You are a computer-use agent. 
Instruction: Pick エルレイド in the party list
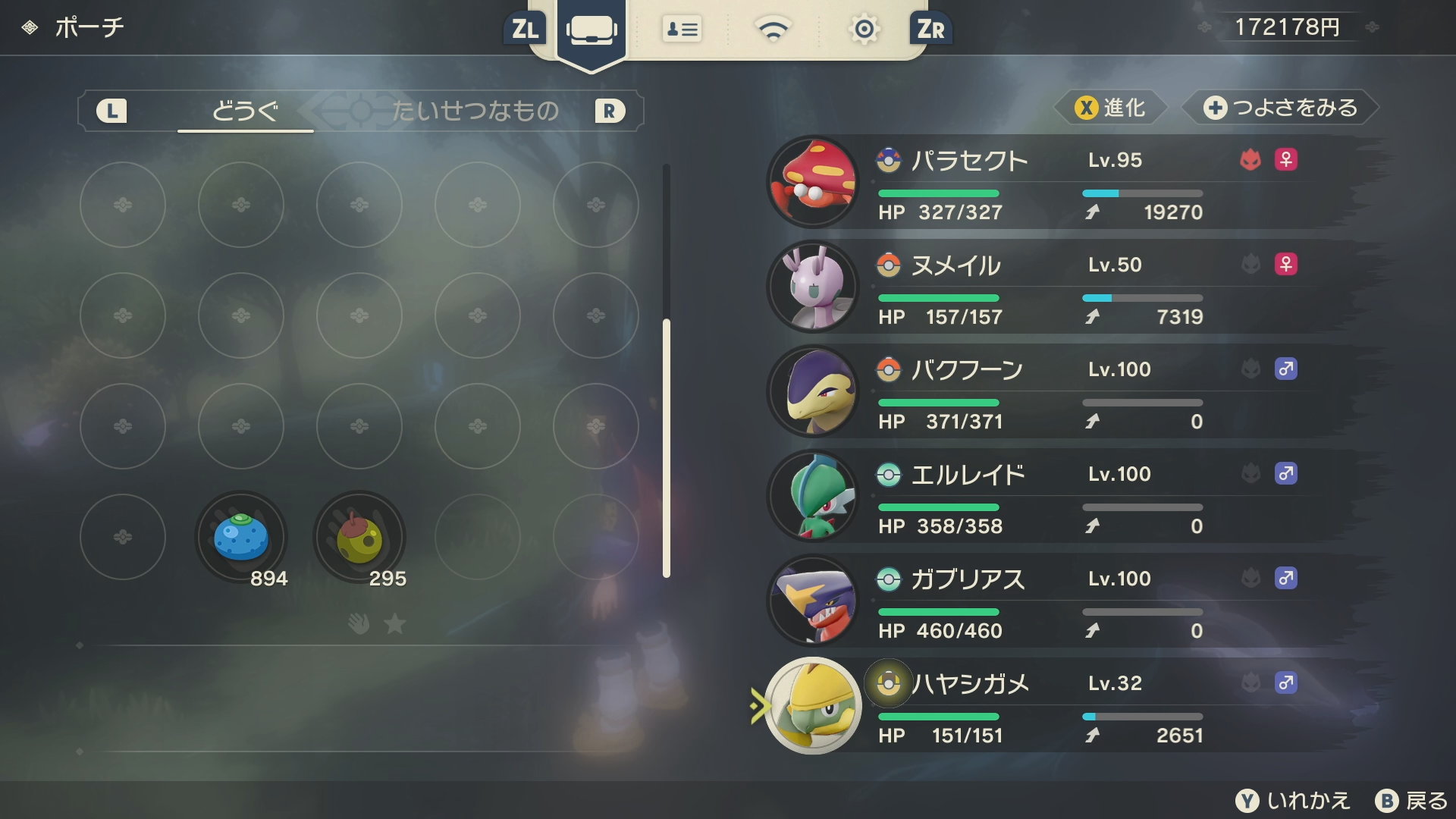(x=1062, y=496)
